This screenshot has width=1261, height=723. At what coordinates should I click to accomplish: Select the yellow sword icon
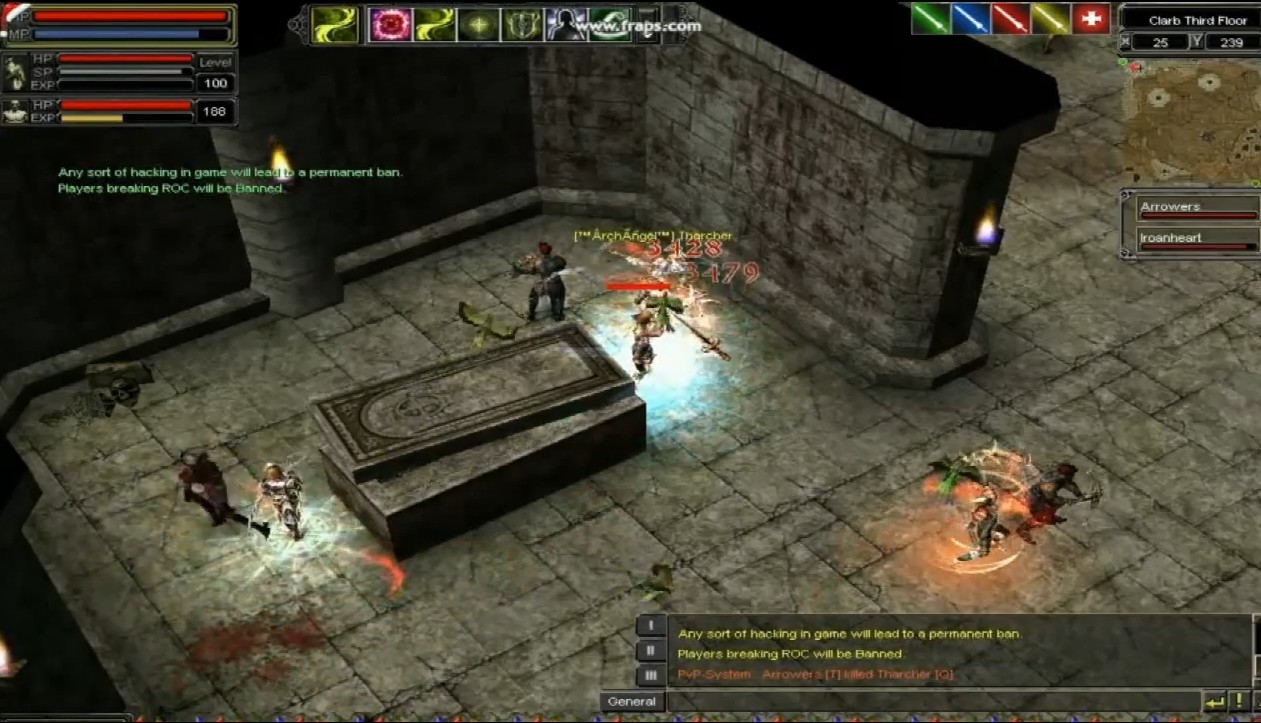tap(1050, 19)
